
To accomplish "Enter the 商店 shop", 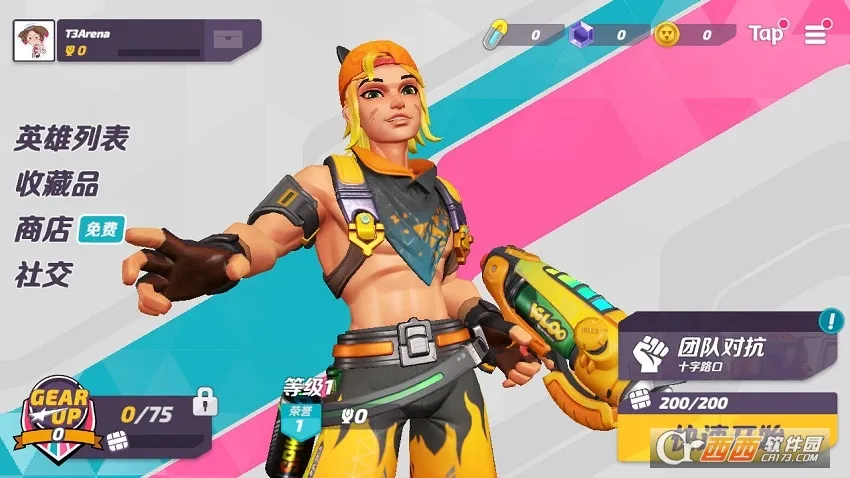I will [x=43, y=230].
